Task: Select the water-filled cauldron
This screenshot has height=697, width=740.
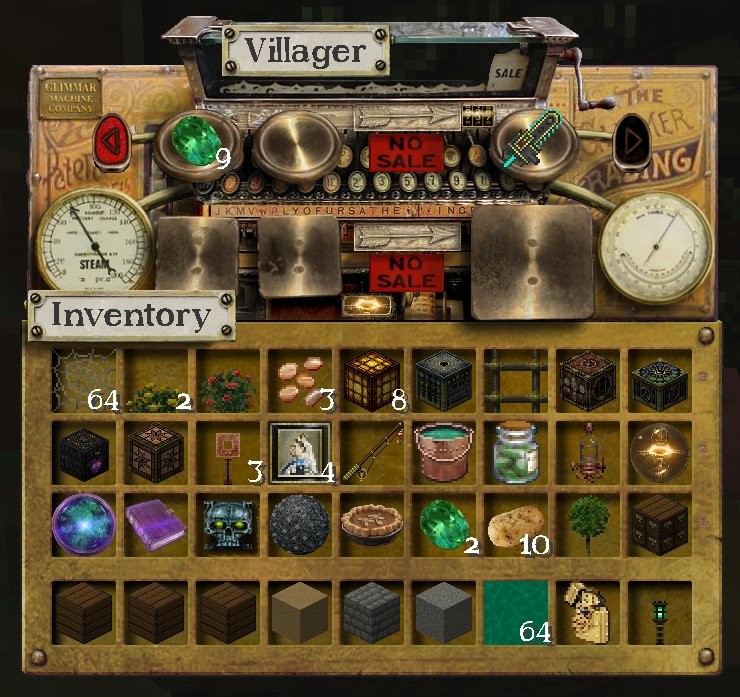Action: 445,452
